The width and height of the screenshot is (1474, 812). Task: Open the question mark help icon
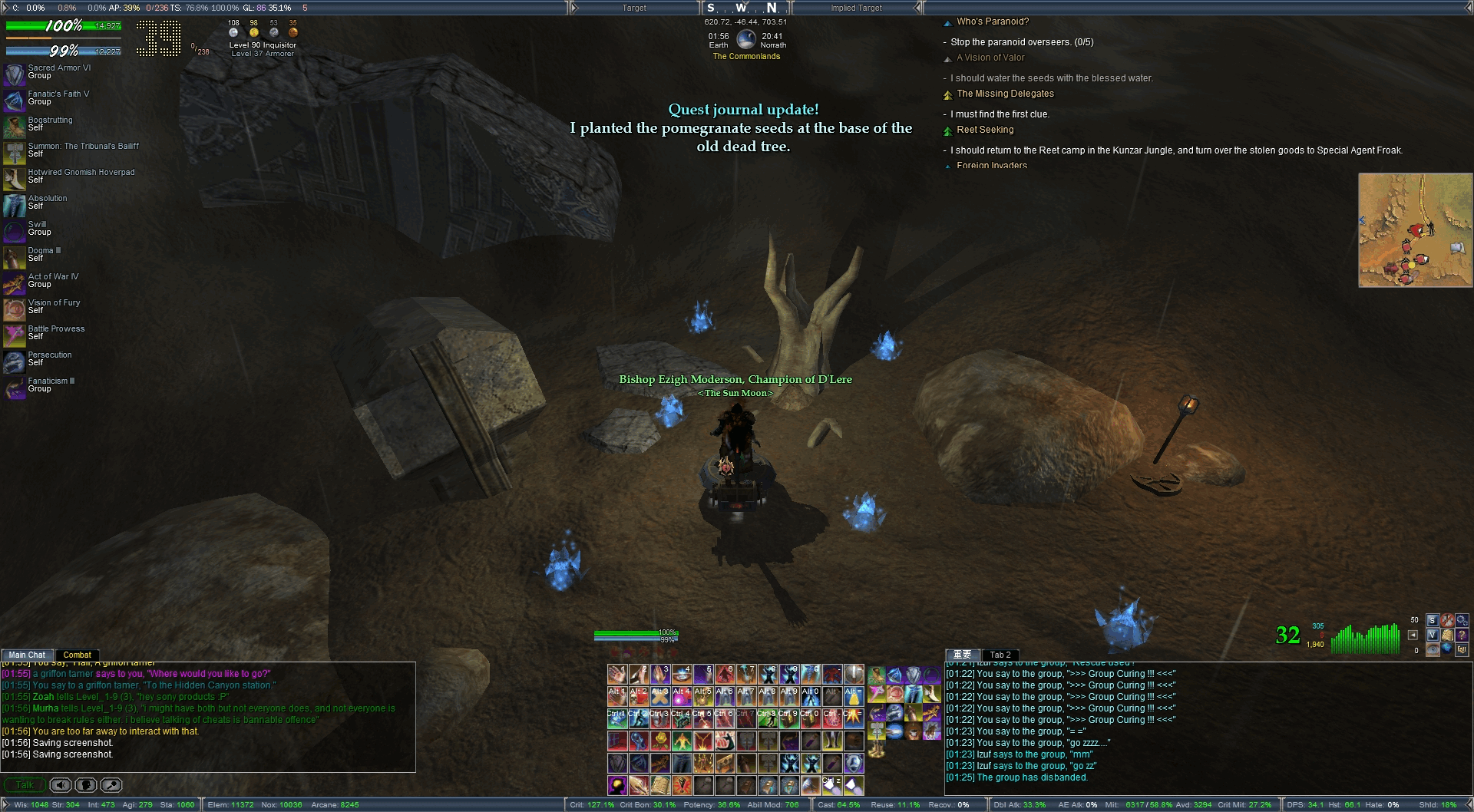(x=1461, y=635)
